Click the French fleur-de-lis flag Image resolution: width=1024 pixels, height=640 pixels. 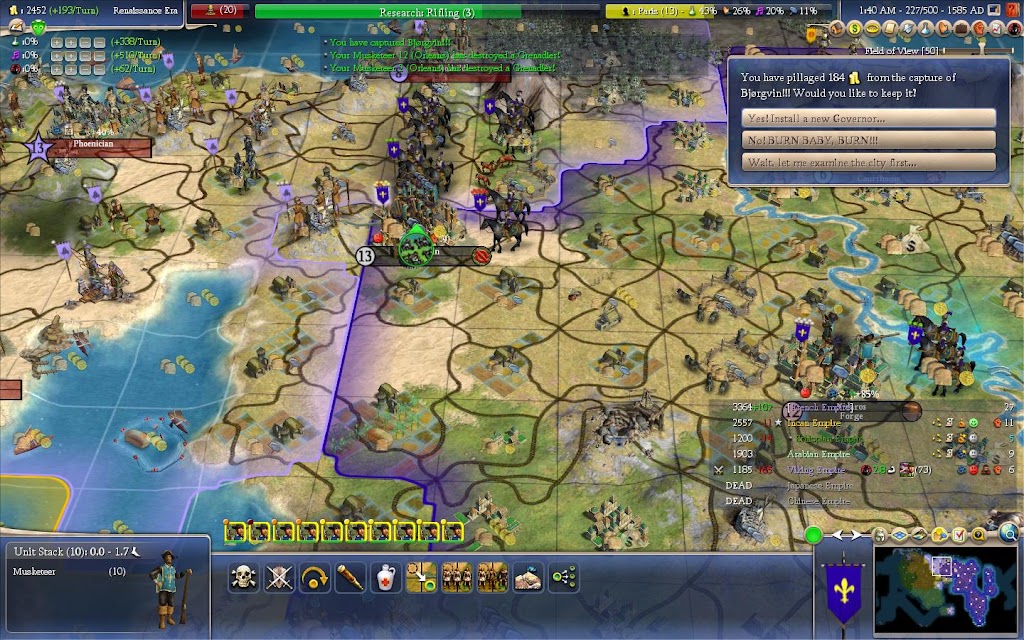click(x=841, y=590)
